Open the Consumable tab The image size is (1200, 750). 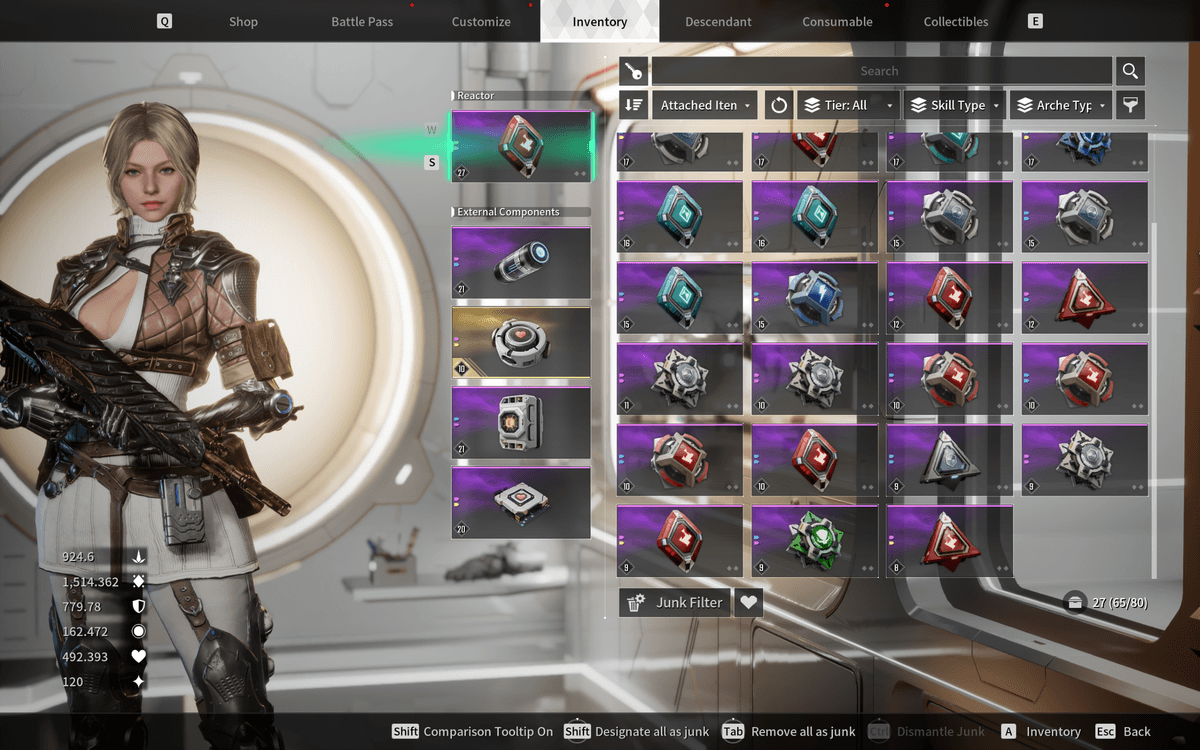837,21
